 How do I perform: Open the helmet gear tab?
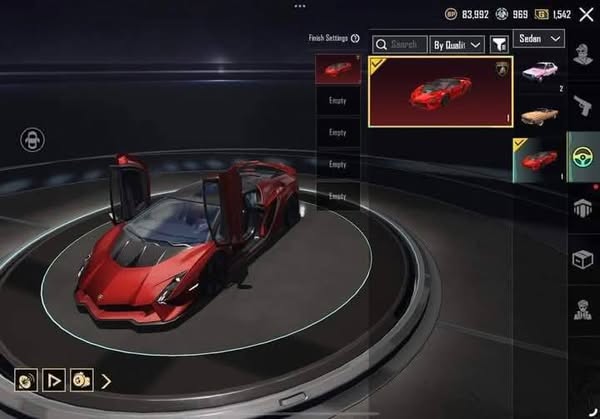click(x=582, y=208)
